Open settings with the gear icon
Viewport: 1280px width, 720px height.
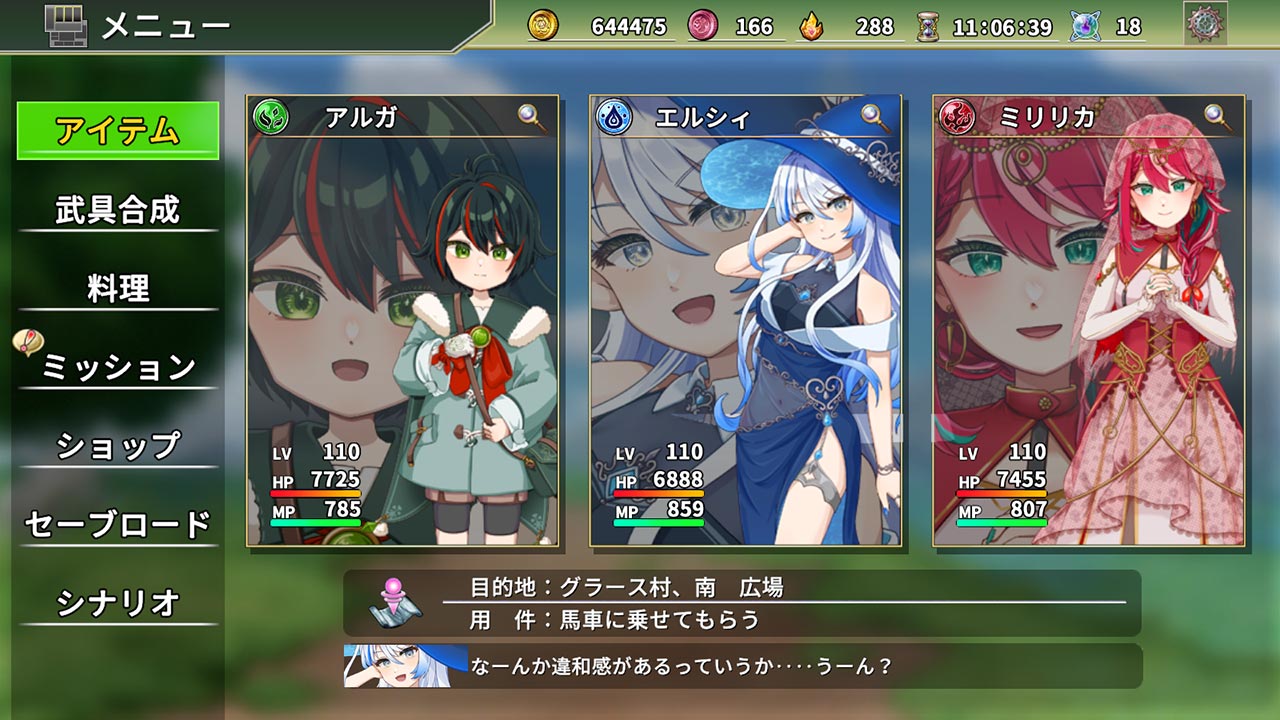point(1205,24)
